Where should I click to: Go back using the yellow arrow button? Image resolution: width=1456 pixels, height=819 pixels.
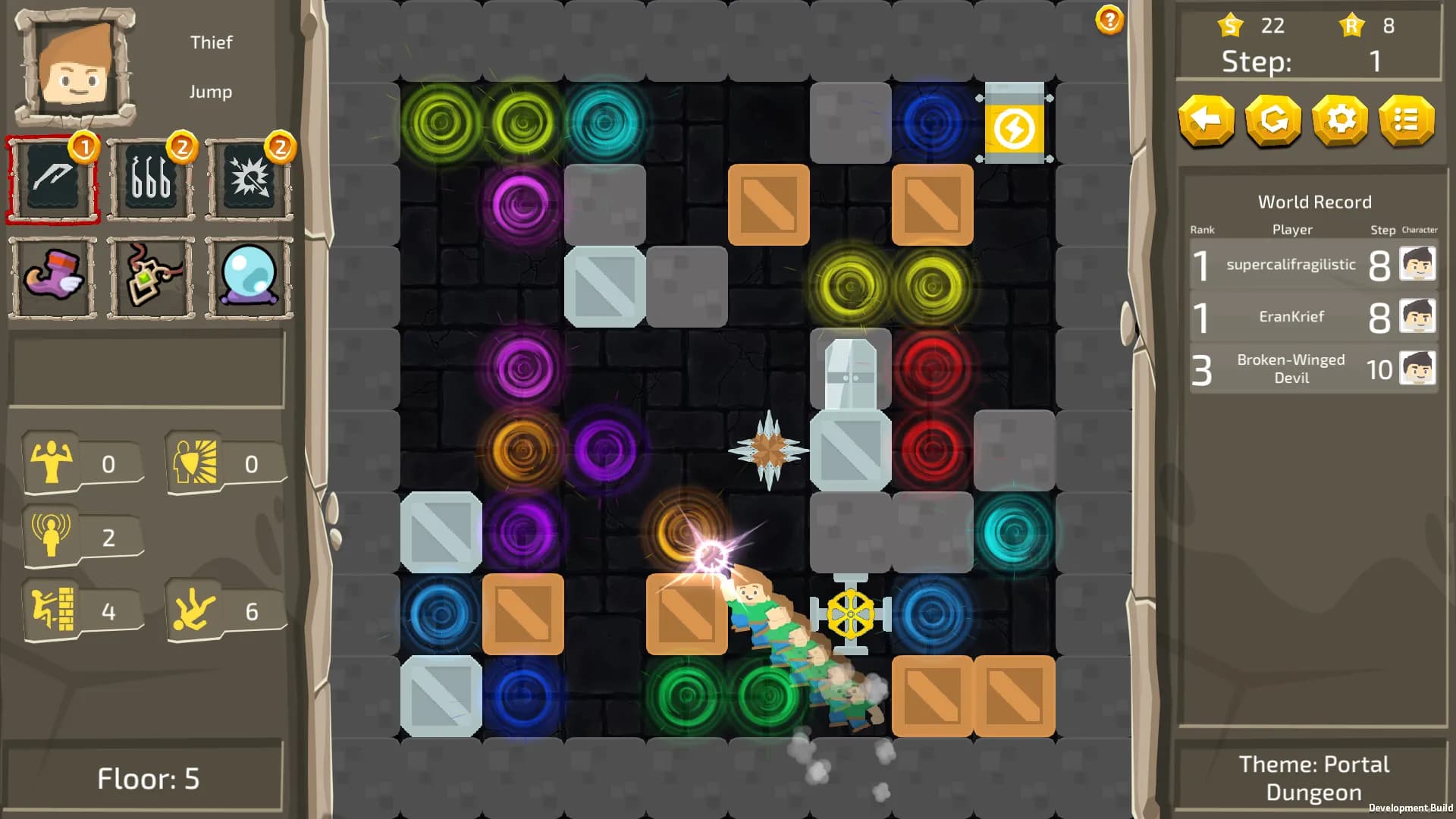point(1207,121)
